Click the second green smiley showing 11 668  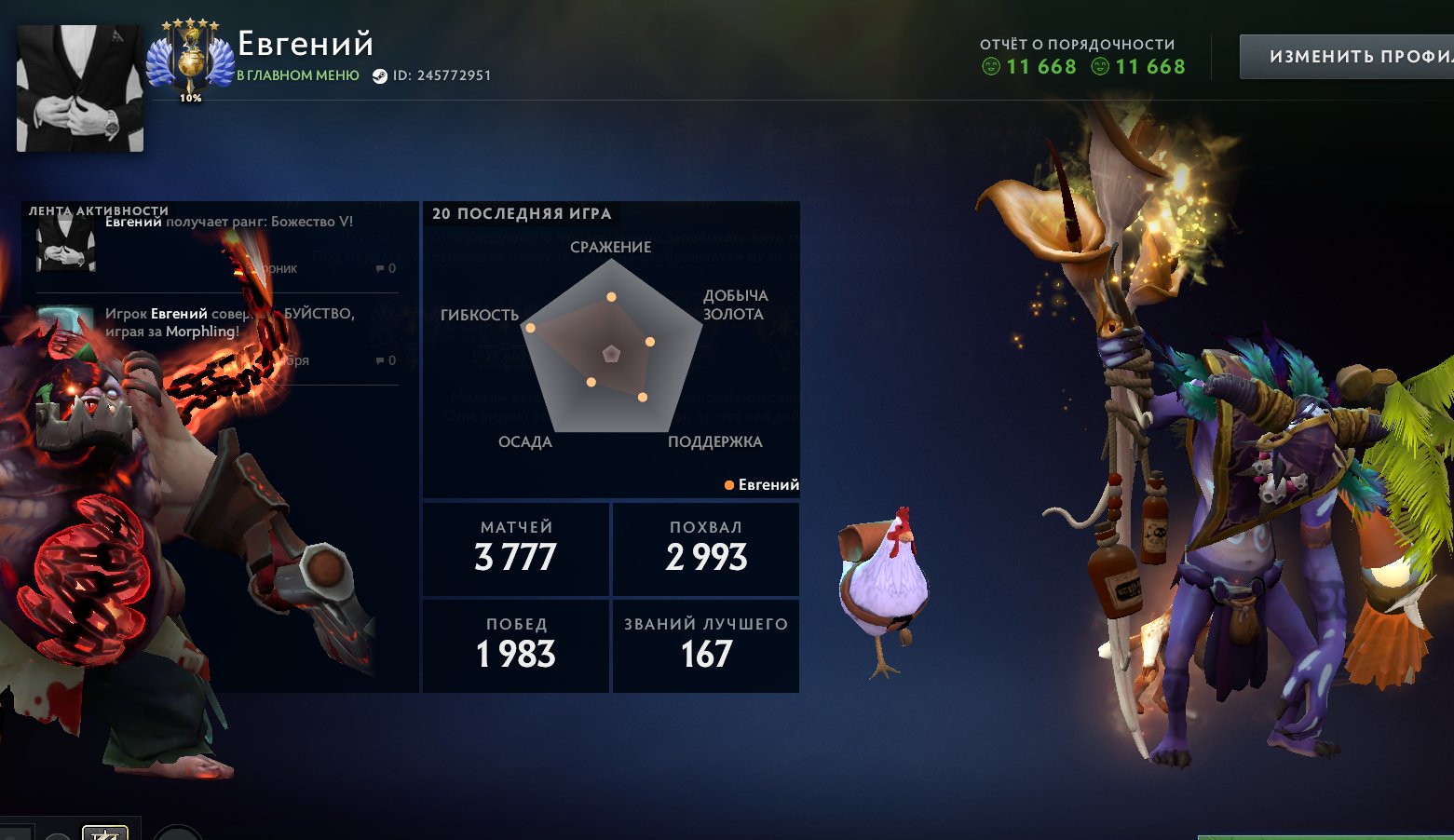pos(1100,66)
